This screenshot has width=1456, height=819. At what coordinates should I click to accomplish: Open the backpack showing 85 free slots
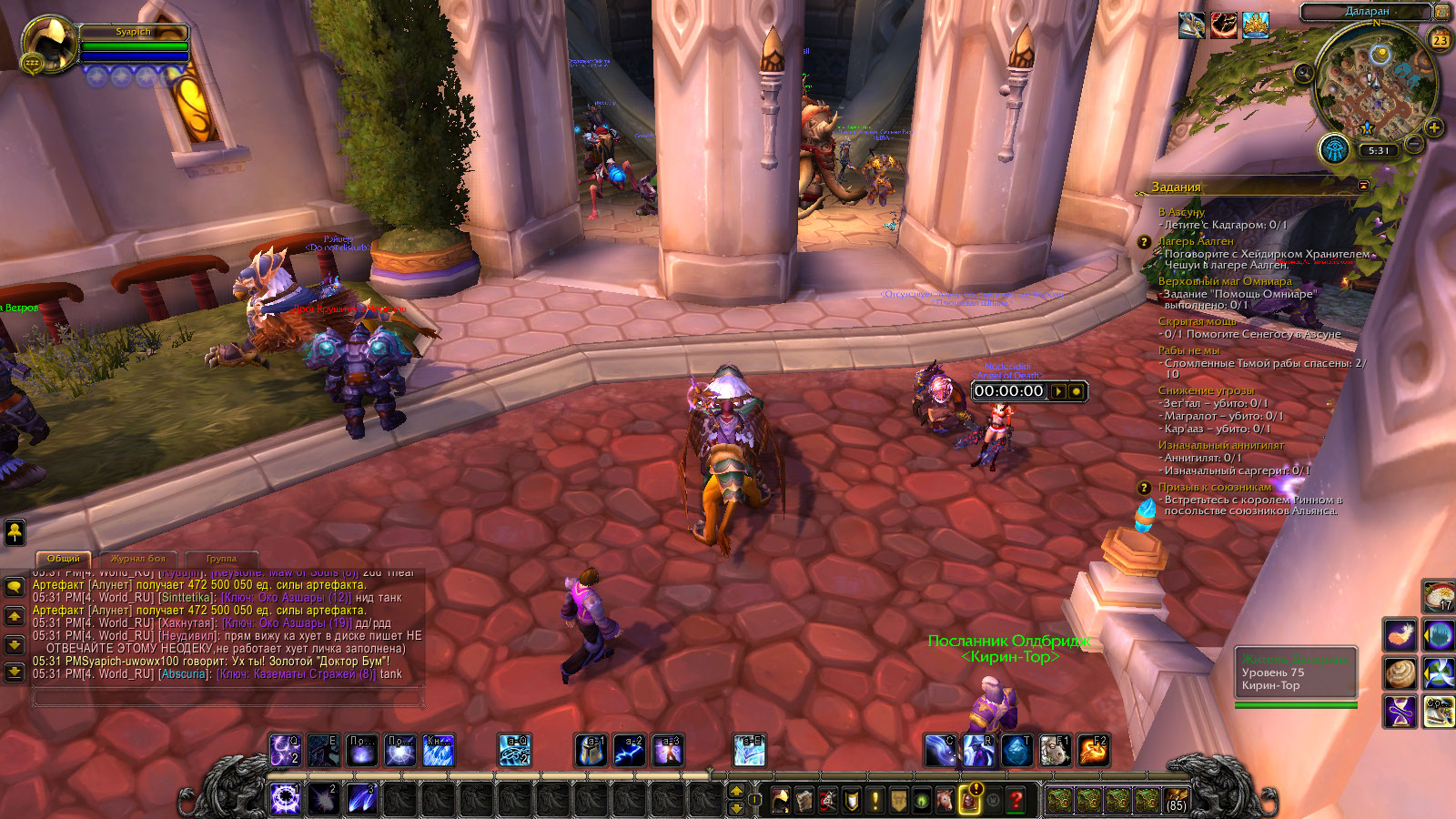(1177, 801)
